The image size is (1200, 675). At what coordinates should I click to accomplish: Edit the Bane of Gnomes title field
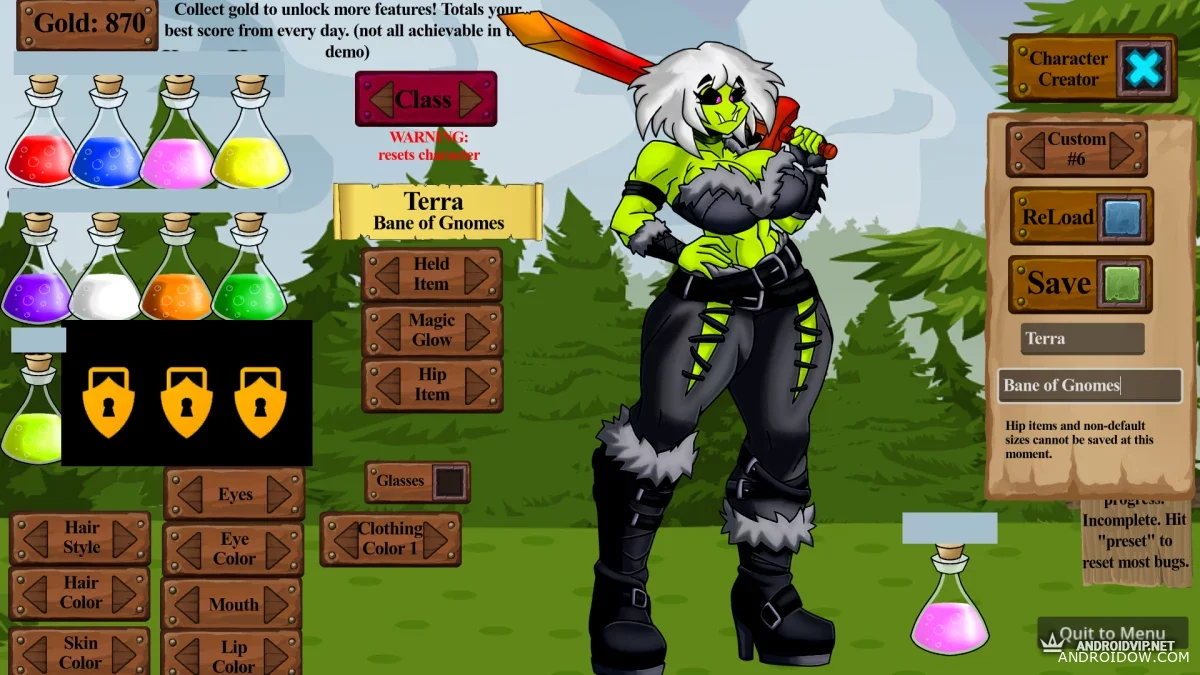(x=1089, y=386)
